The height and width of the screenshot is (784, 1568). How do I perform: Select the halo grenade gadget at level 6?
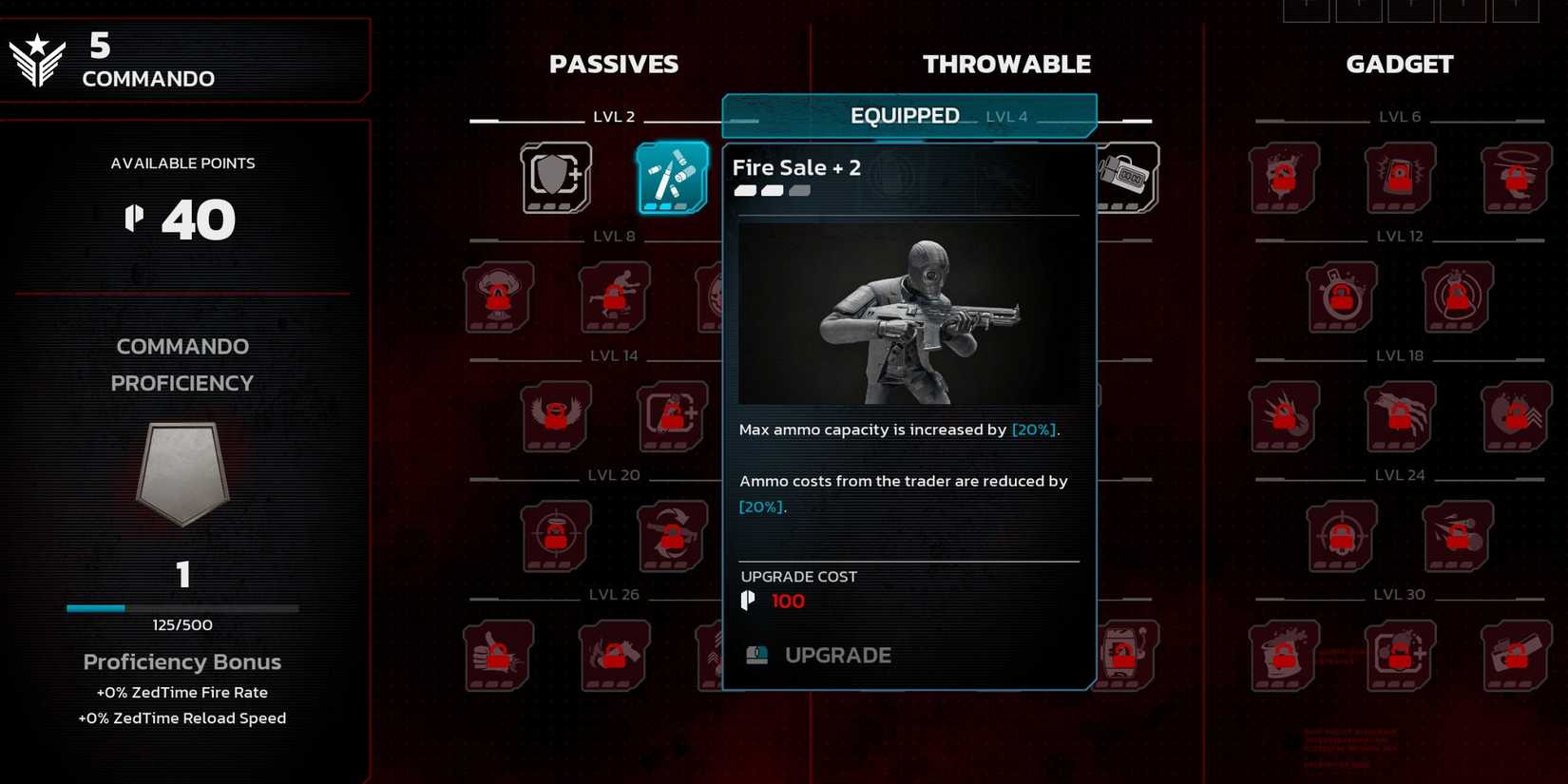point(1515,177)
